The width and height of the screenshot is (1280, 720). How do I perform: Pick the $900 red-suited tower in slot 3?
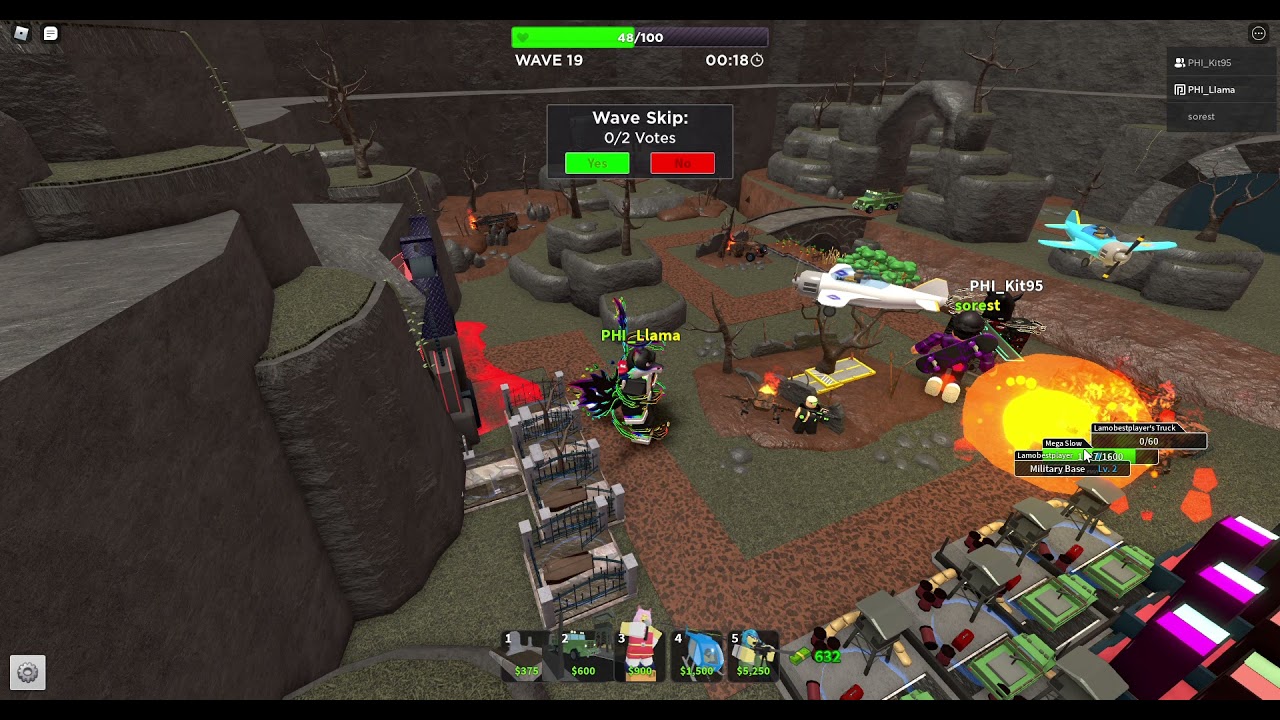click(x=640, y=655)
